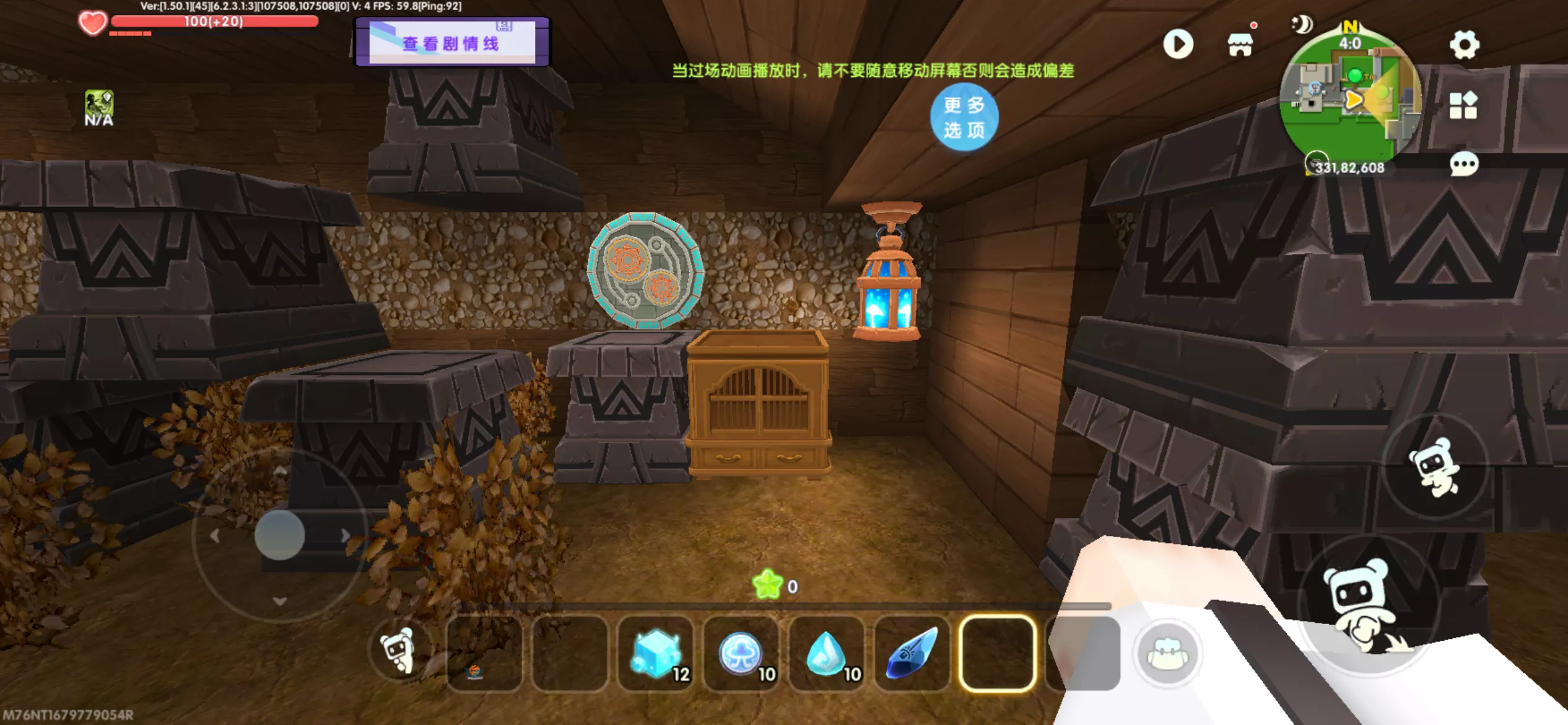This screenshot has height=725, width=1568.
Task: Open the chat speech bubble
Action: pyautogui.click(x=1464, y=165)
